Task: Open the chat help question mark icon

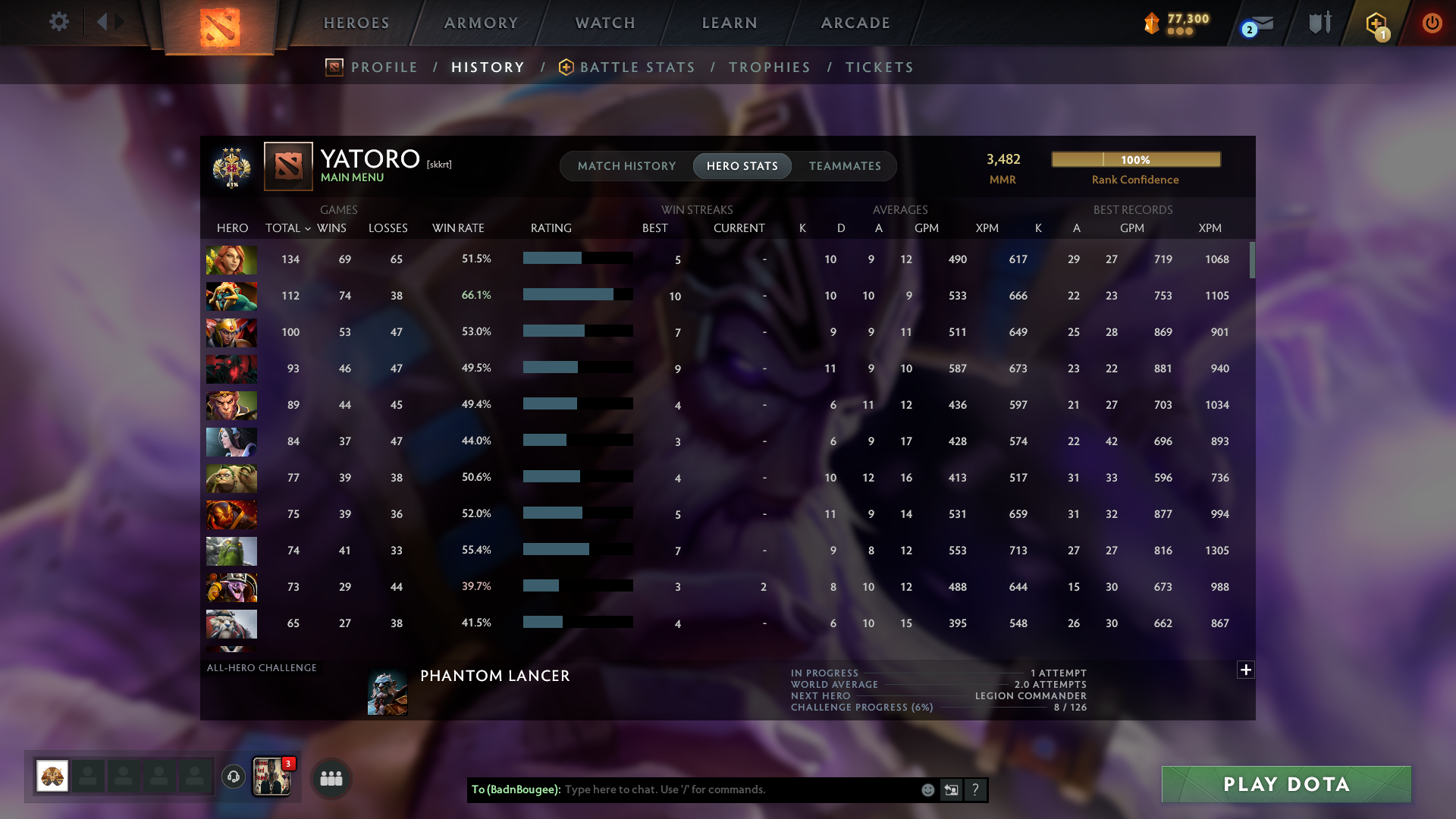Action: 976,790
